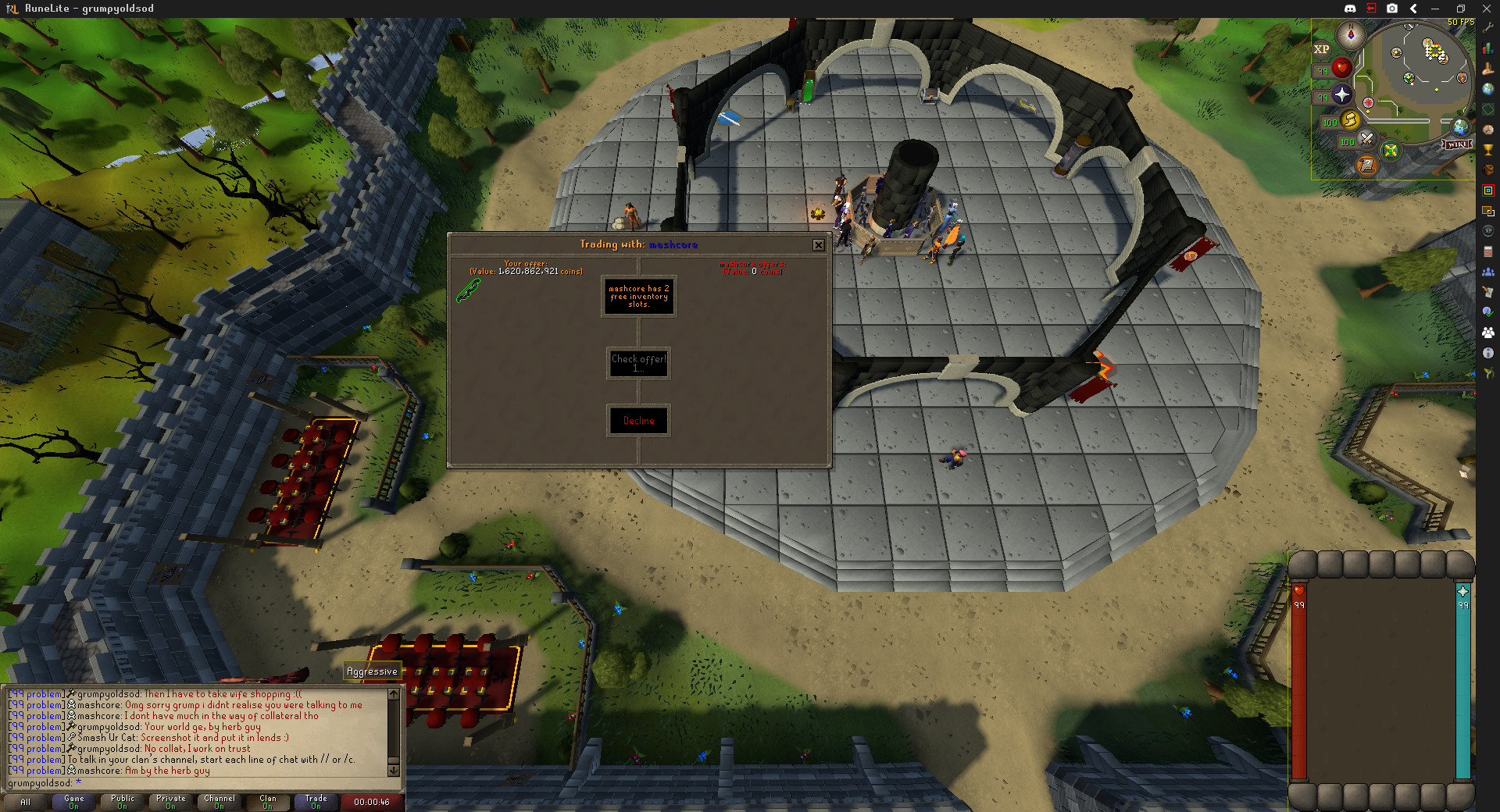Open the world map globe orb

coord(1460,126)
